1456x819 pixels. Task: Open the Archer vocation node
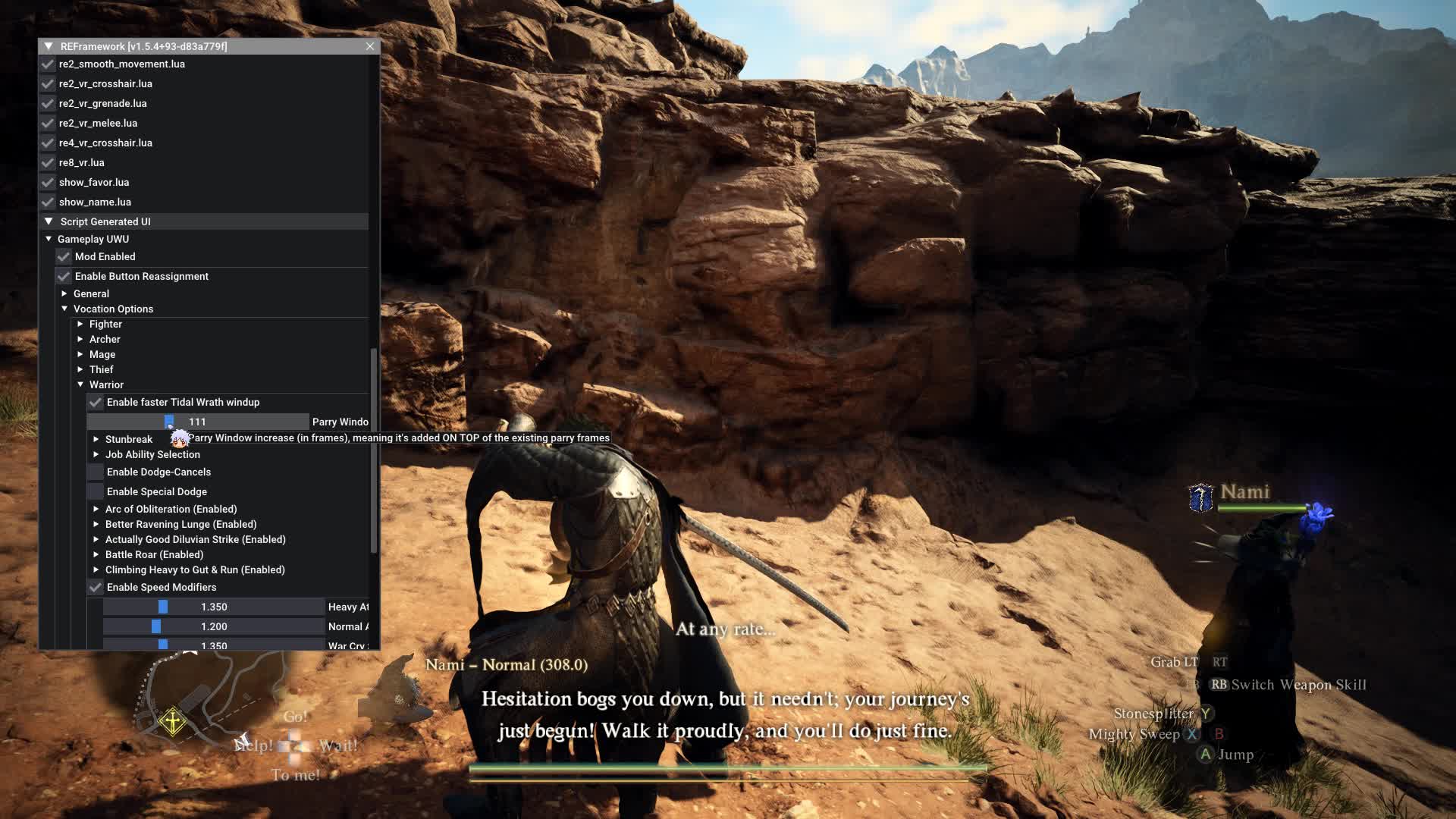click(x=80, y=339)
